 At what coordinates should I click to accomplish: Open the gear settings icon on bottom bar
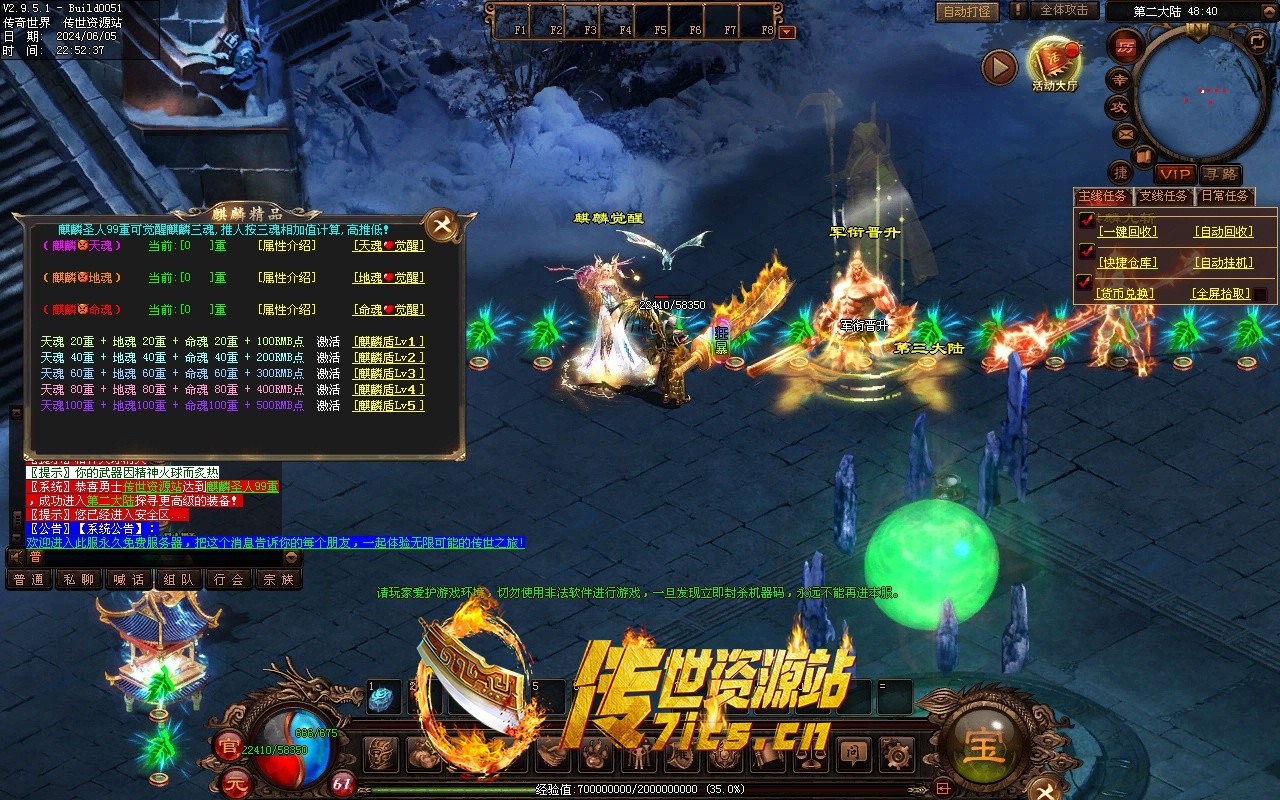pyautogui.click(x=897, y=754)
